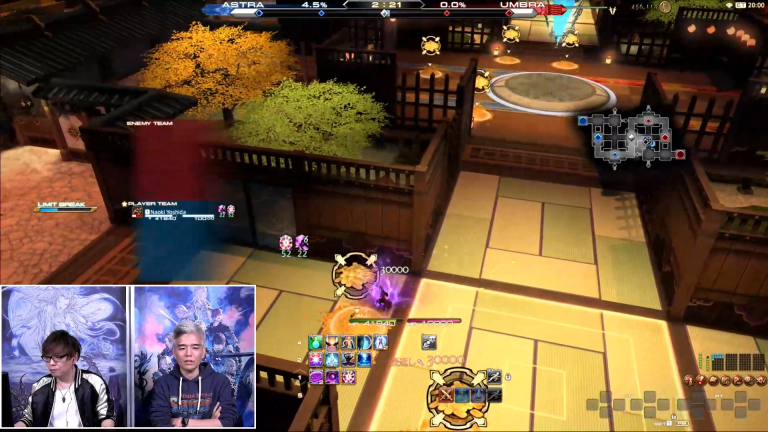Open the rightmost XIV system menu orb
This screenshot has height=432, width=768.
[760, 379]
